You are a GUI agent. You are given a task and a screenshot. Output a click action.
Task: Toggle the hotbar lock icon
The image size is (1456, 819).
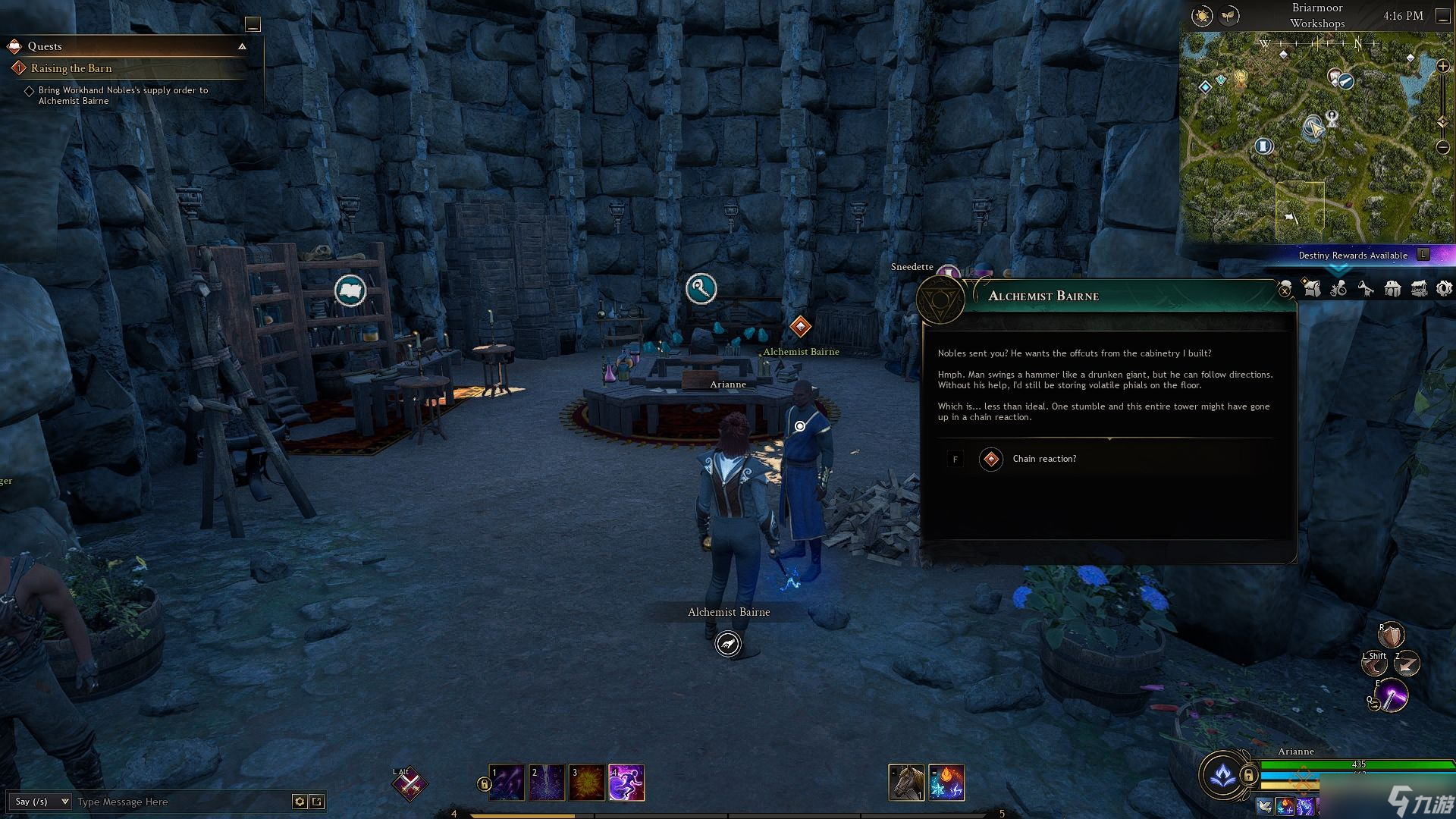483,784
